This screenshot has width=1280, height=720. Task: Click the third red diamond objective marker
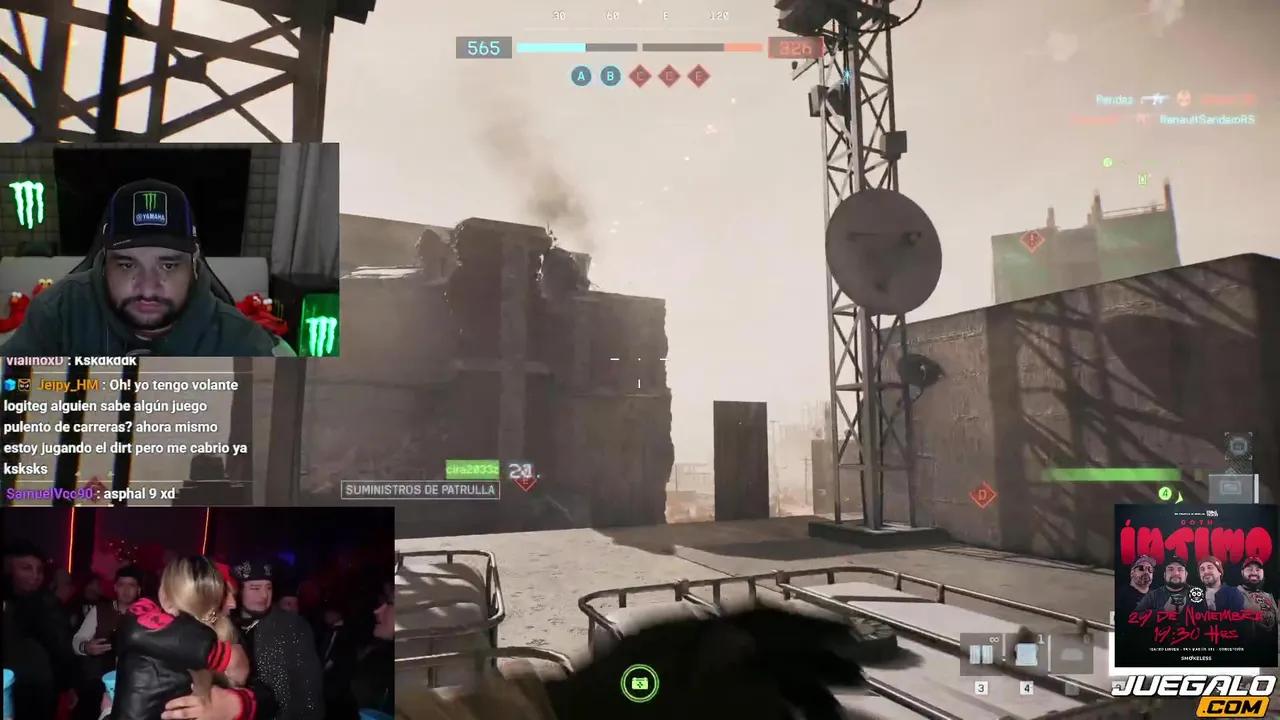pyautogui.click(x=699, y=76)
